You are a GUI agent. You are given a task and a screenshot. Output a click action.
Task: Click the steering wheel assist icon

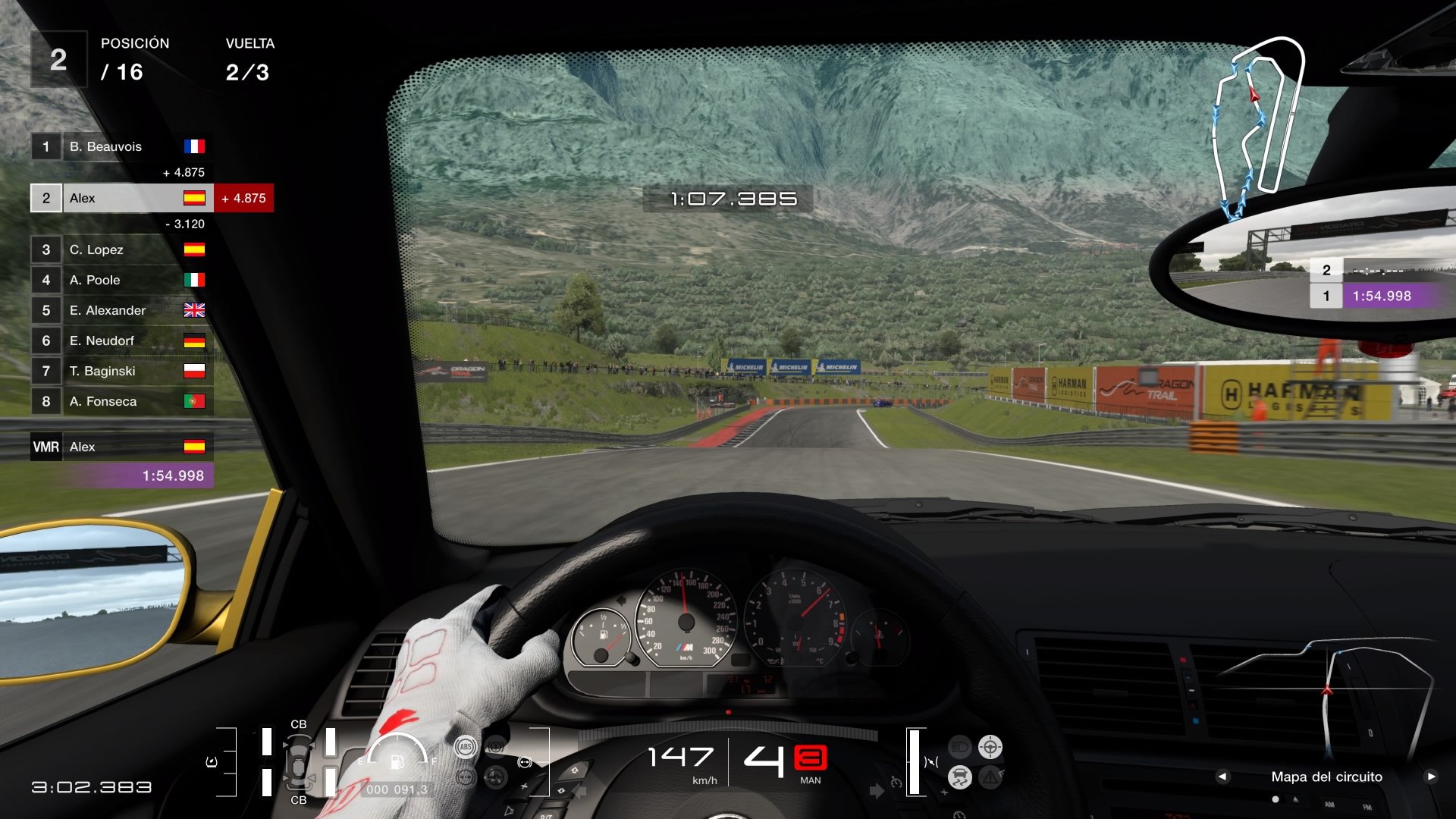990,747
